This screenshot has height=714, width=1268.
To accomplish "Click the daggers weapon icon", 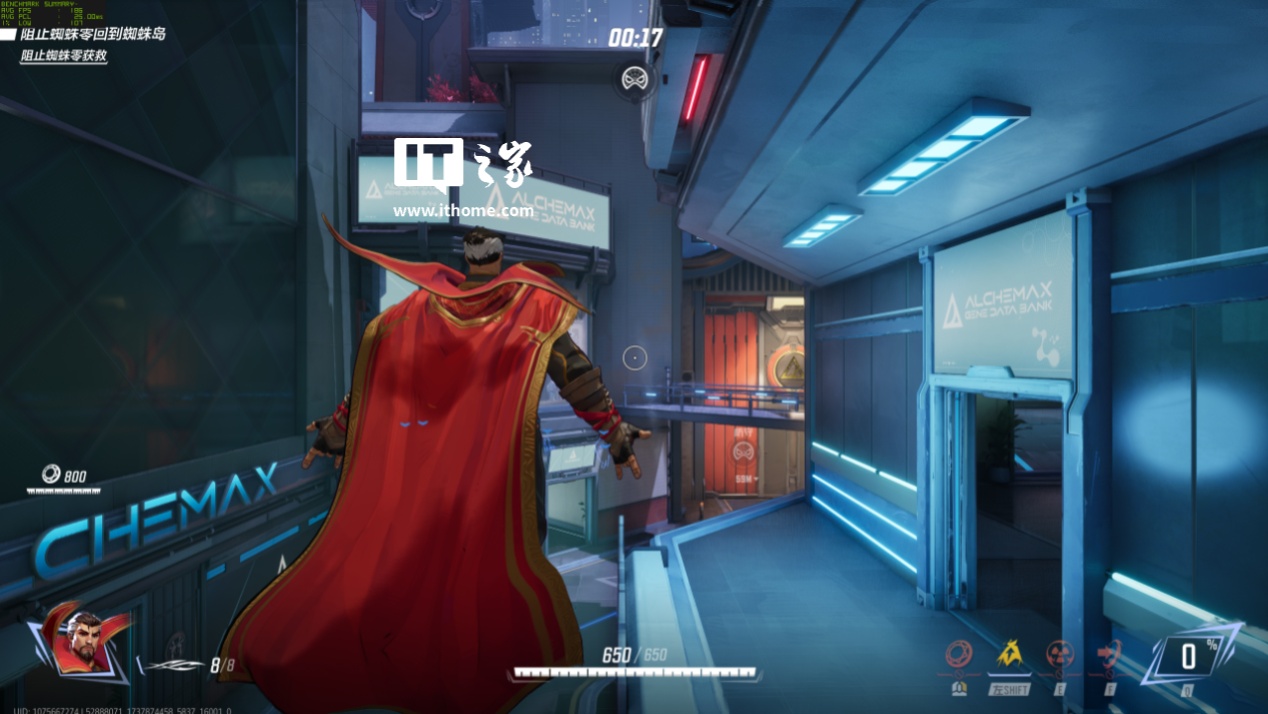I will tap(175, 665).
